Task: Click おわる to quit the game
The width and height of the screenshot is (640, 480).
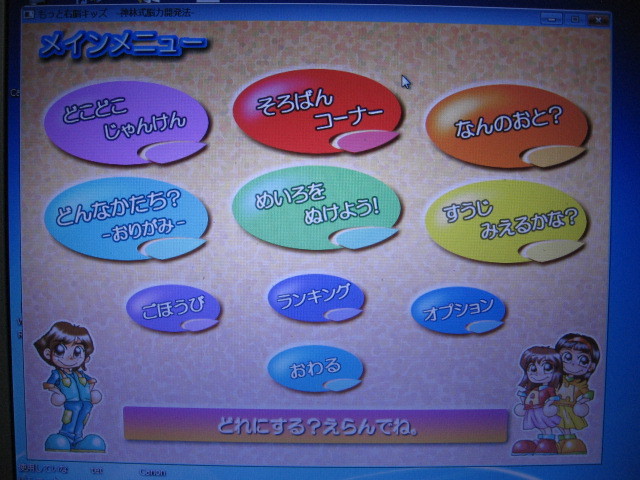Action: [x=315, y=368]
